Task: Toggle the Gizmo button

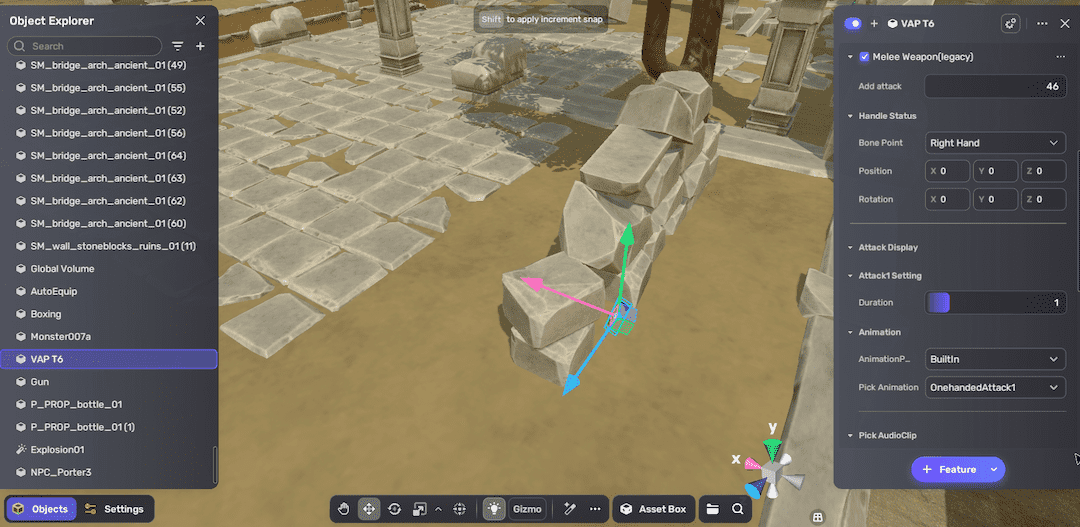Action: coord(527,509)
